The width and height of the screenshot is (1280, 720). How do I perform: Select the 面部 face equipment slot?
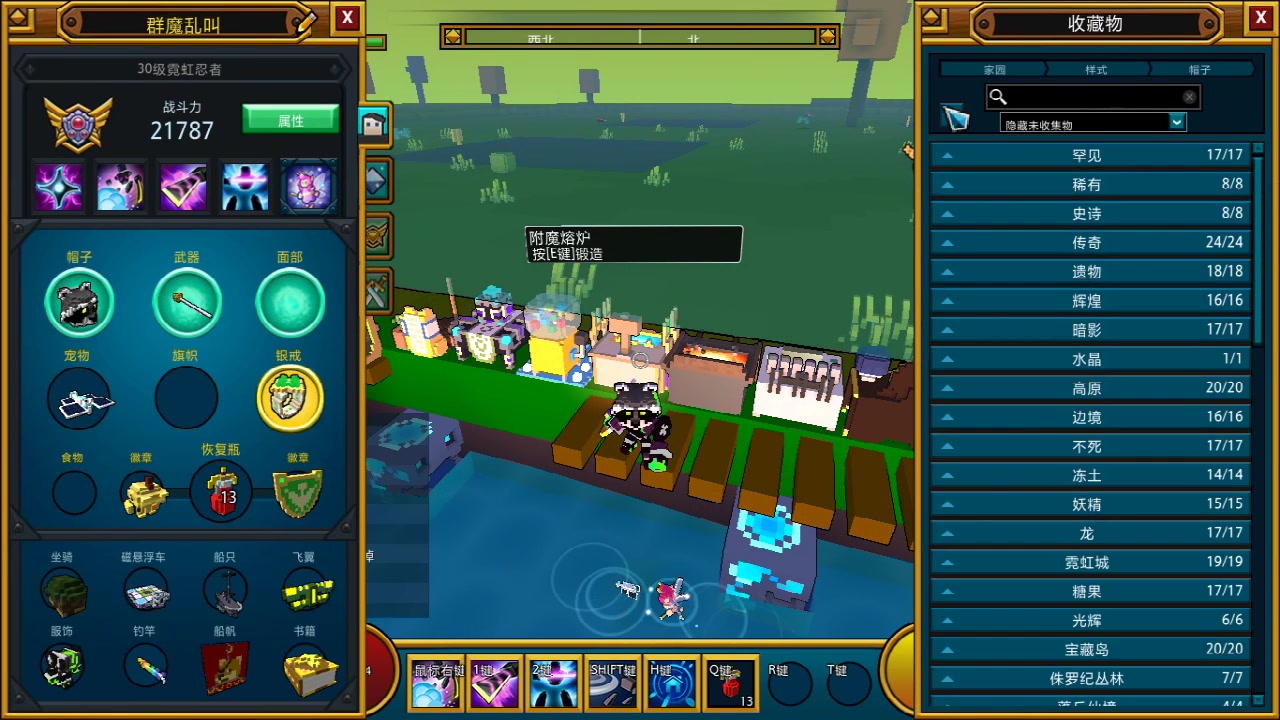[x=290, y=303]
